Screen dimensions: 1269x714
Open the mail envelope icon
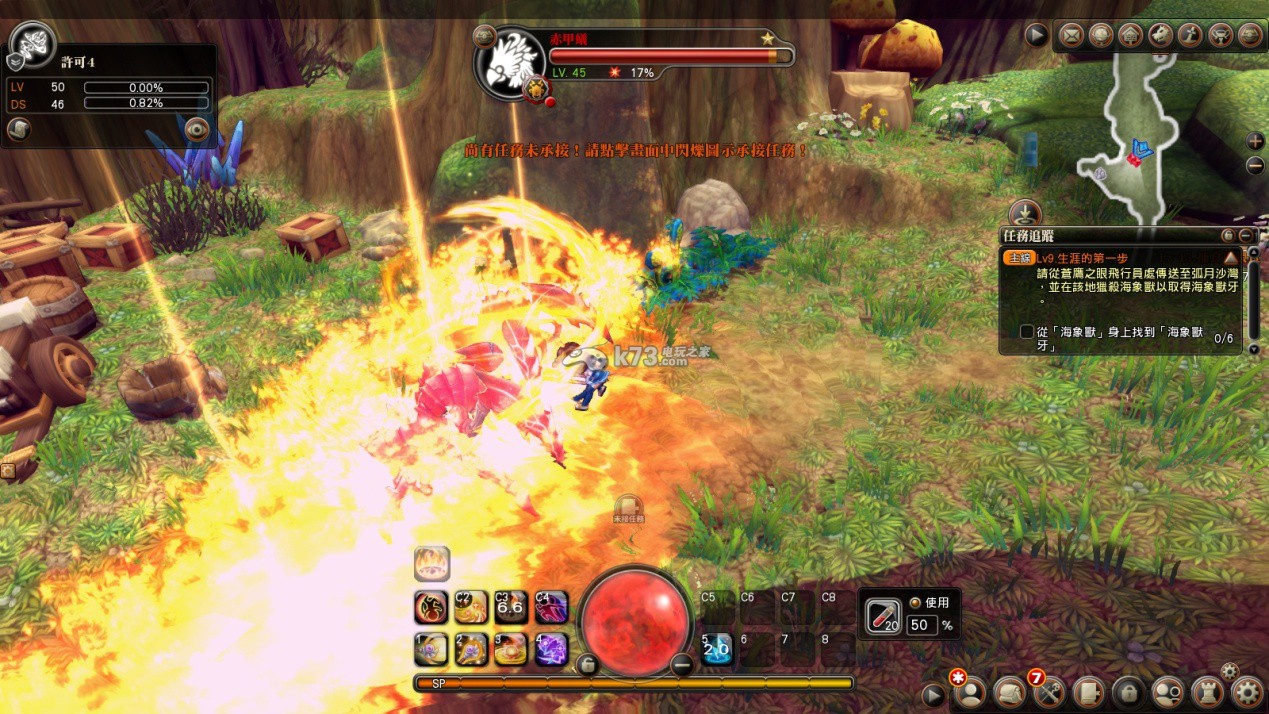point(1071,36)
